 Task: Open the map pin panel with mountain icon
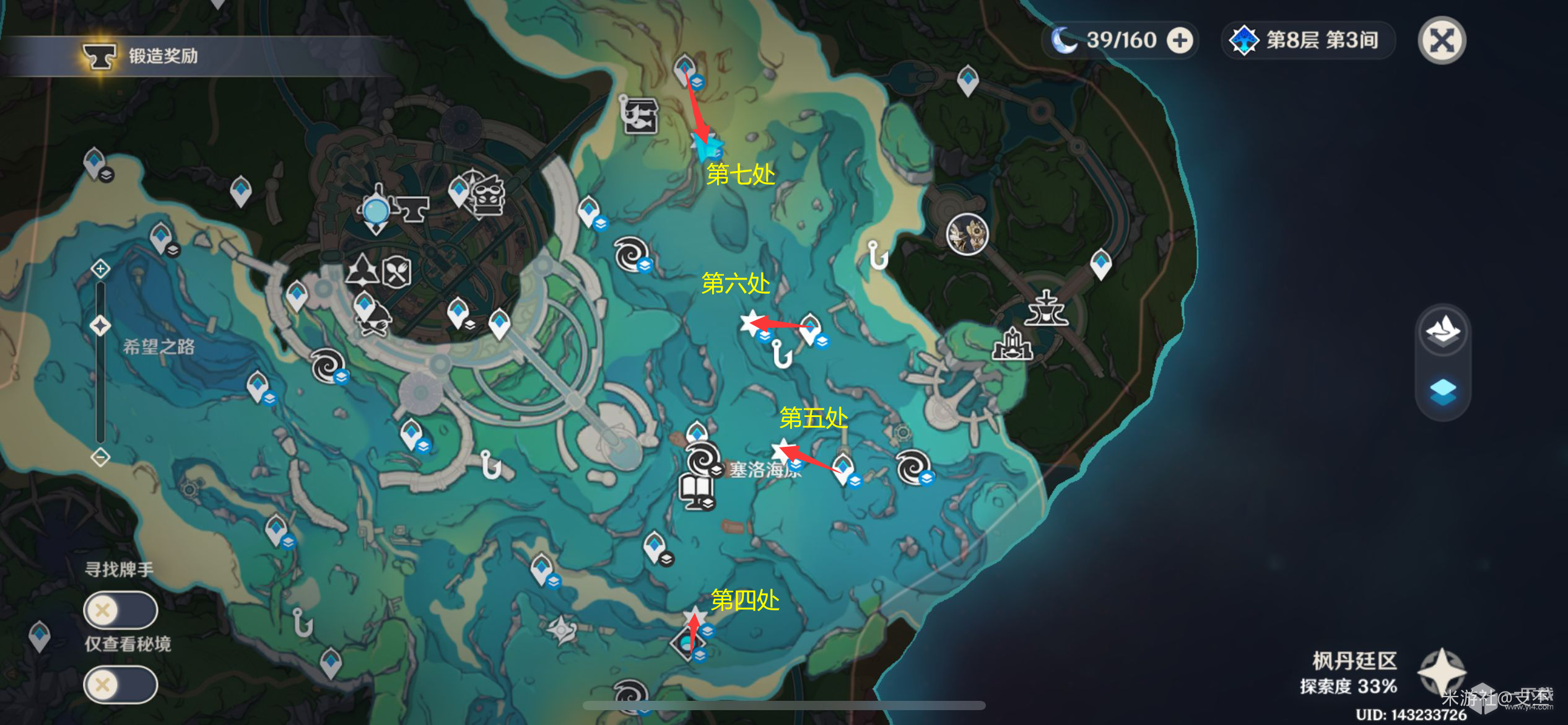click(x=1443, y=331)
